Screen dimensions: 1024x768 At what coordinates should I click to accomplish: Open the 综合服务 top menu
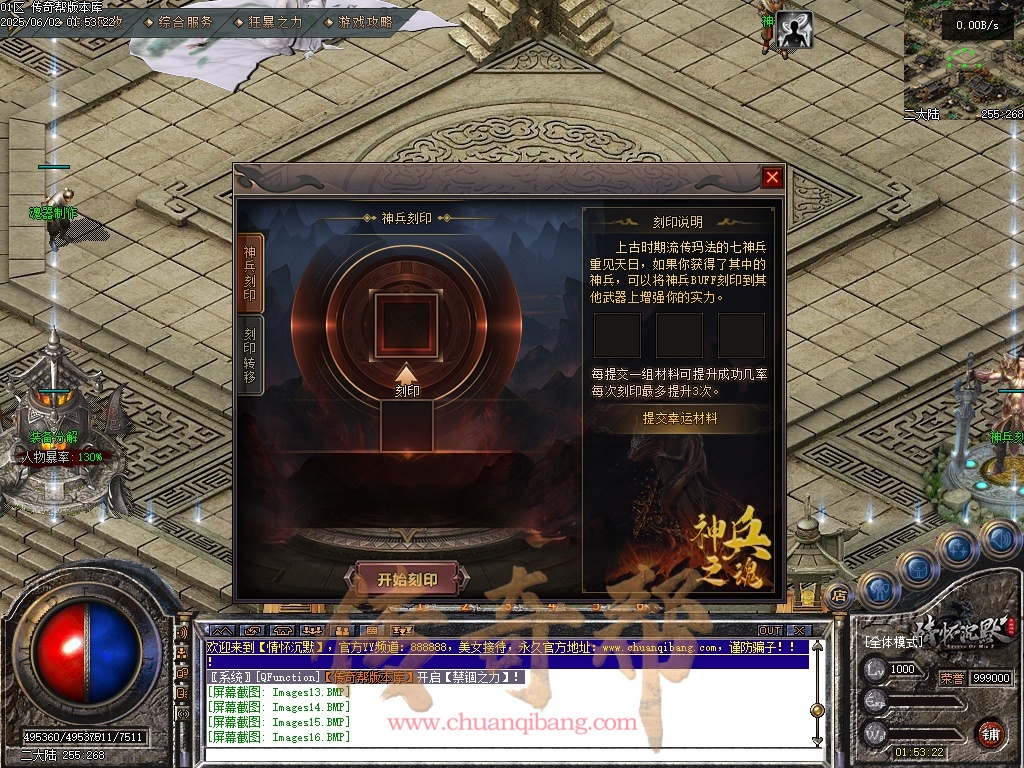(186, 21)
